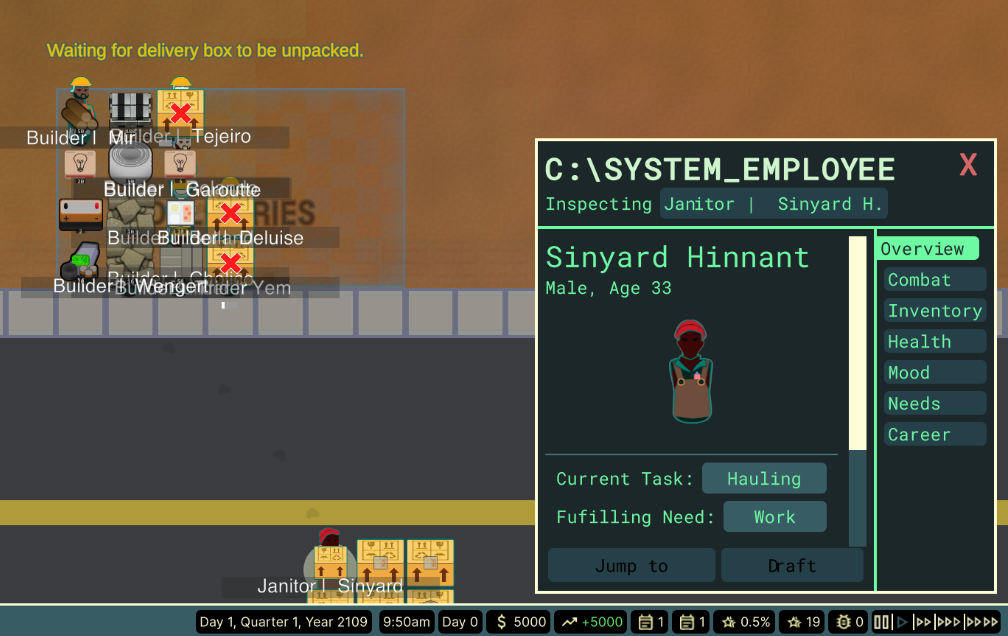This screenshot has width=1008, height=636.
Task: Set game speed to triple fast-forward
Action: pos(947,622)
